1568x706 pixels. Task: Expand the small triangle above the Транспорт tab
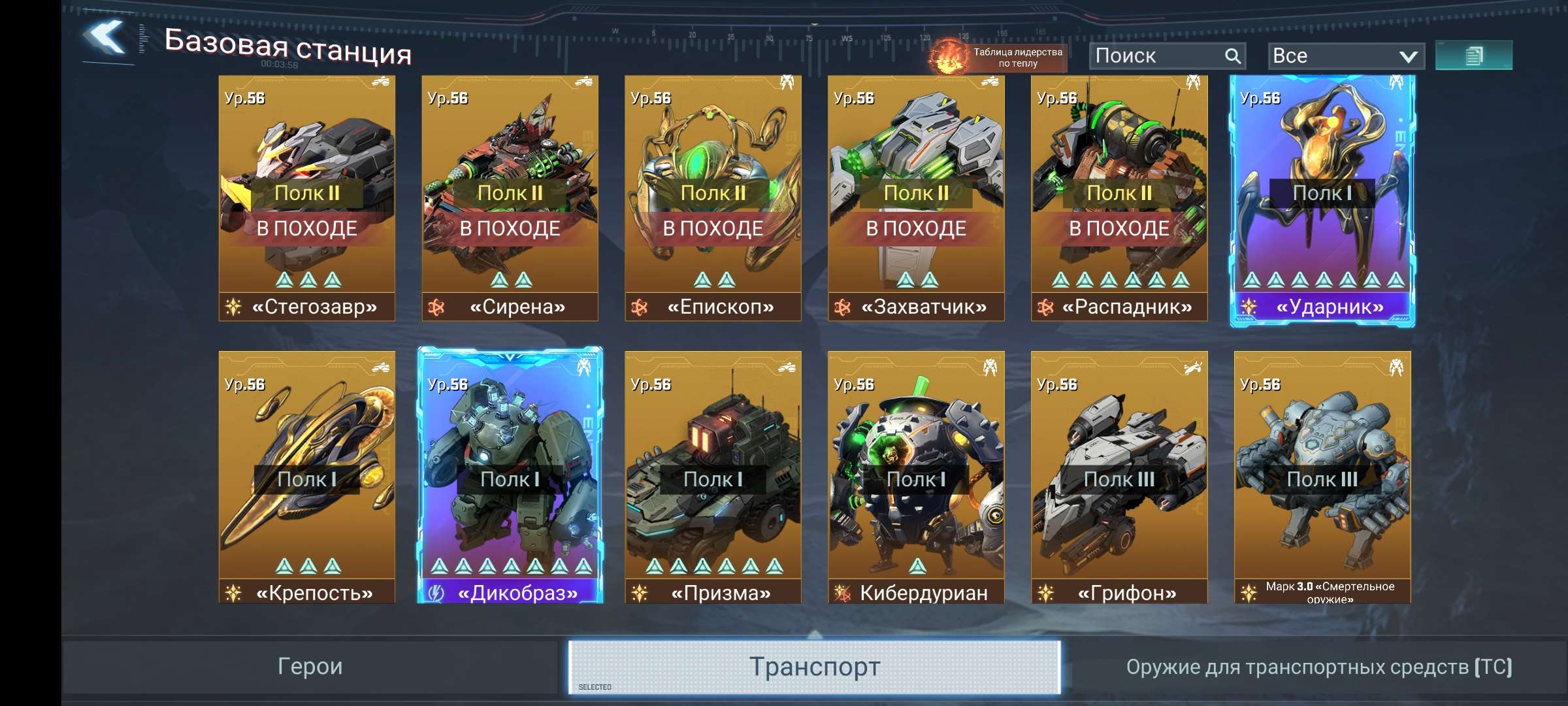coord(814,631)
